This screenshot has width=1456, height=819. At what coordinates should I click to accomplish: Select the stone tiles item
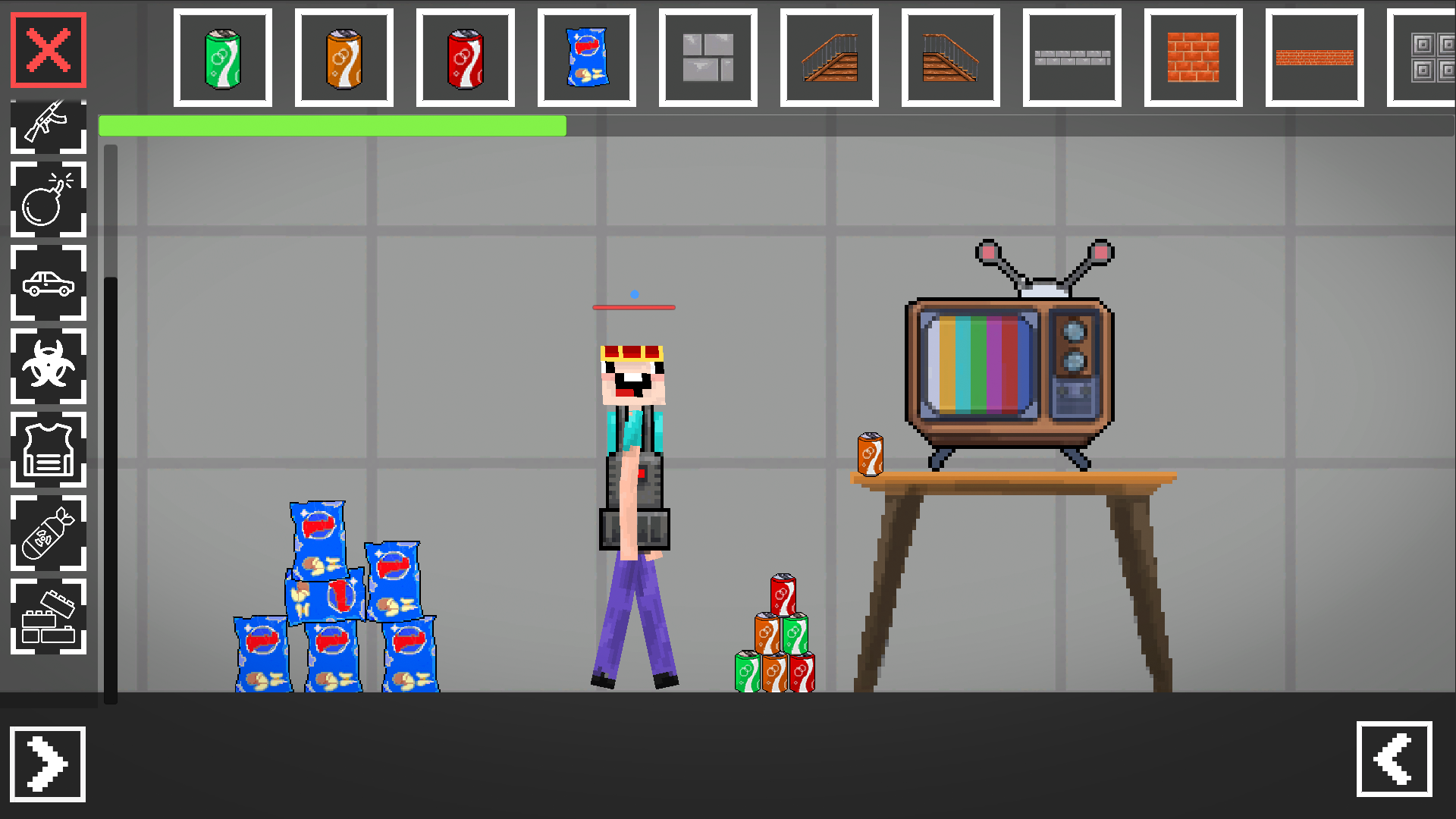click(707, 56)
